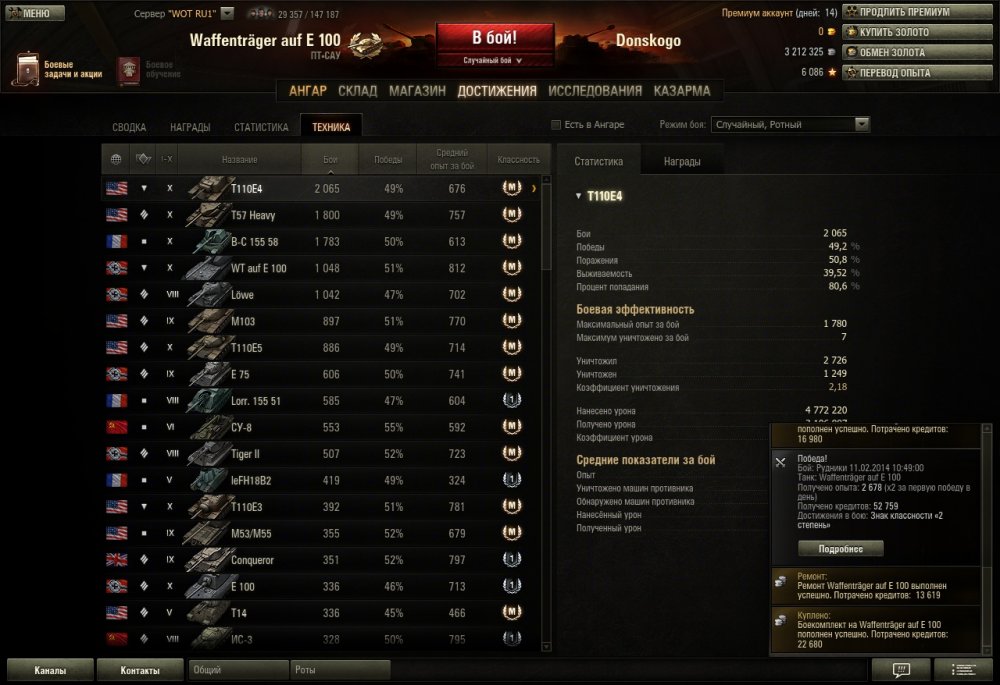The width and height of the screenshot is (1000, 685).
Task: Open the Склад section
Action: click(x=358, y=91)
